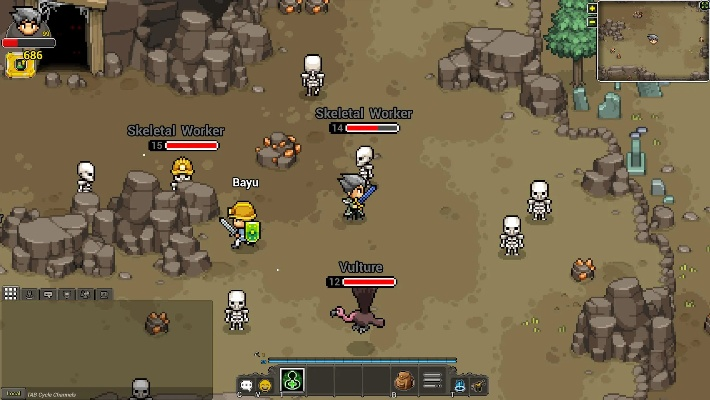
Task: Click the blue teleport portal icon
Action: pos(460,384)
